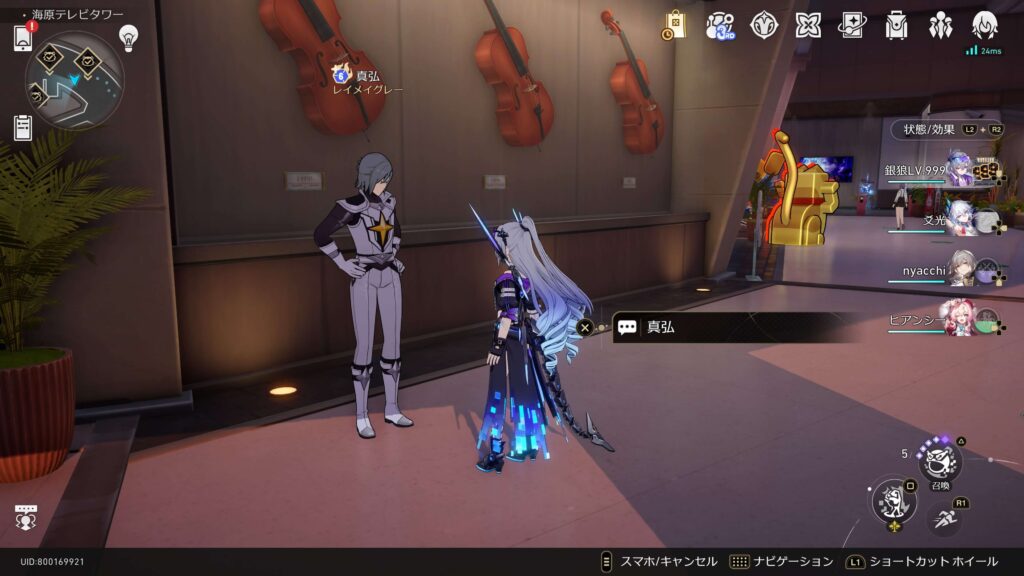
Task: Open the event icon with 3rd badge
Action: click(720, 25)
